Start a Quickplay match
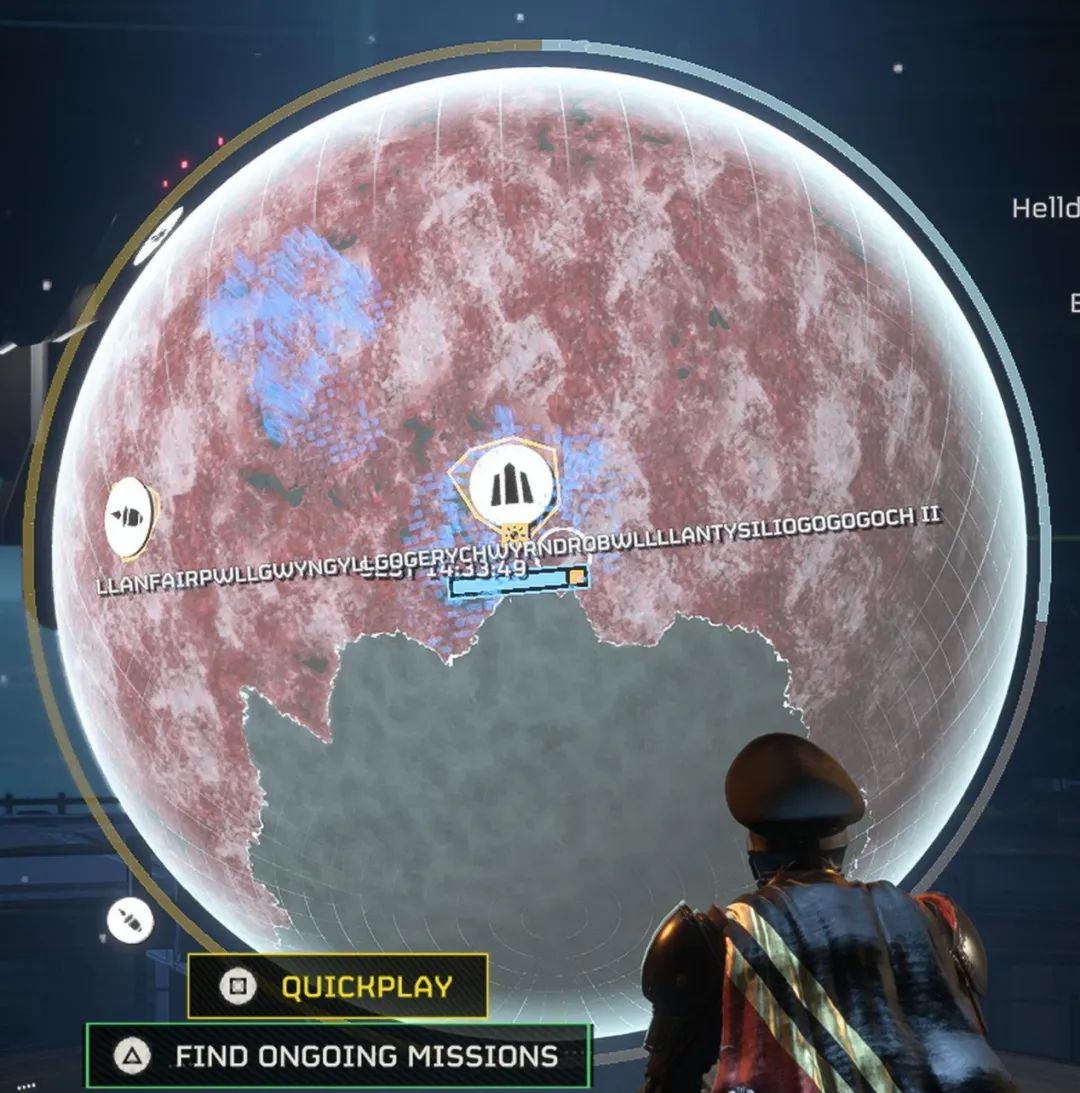 point(337,986)
